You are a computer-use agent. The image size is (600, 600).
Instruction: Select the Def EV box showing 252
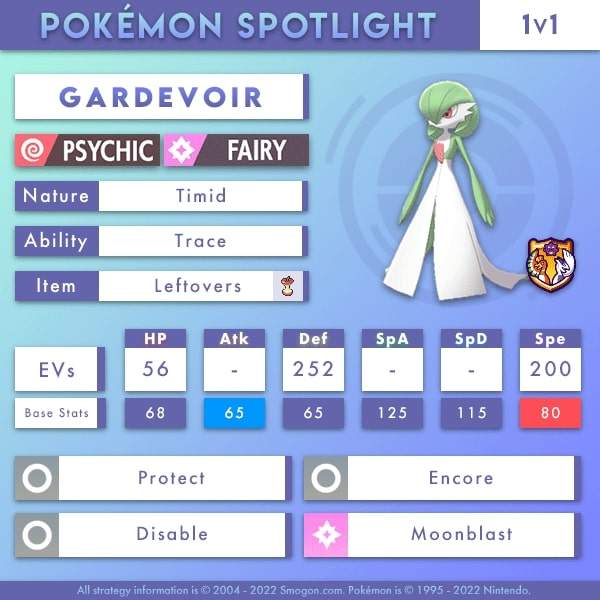pos(313,369)
